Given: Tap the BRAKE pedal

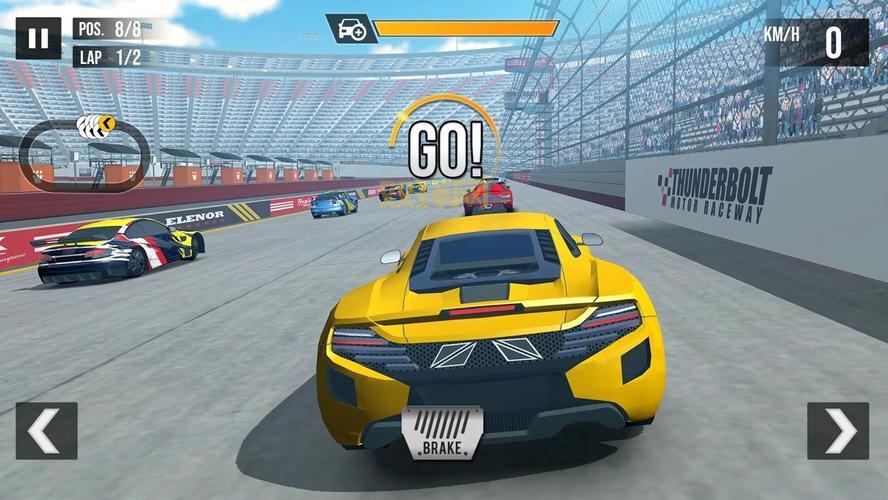Looking at the screenshot, I should tap(442, 432).
